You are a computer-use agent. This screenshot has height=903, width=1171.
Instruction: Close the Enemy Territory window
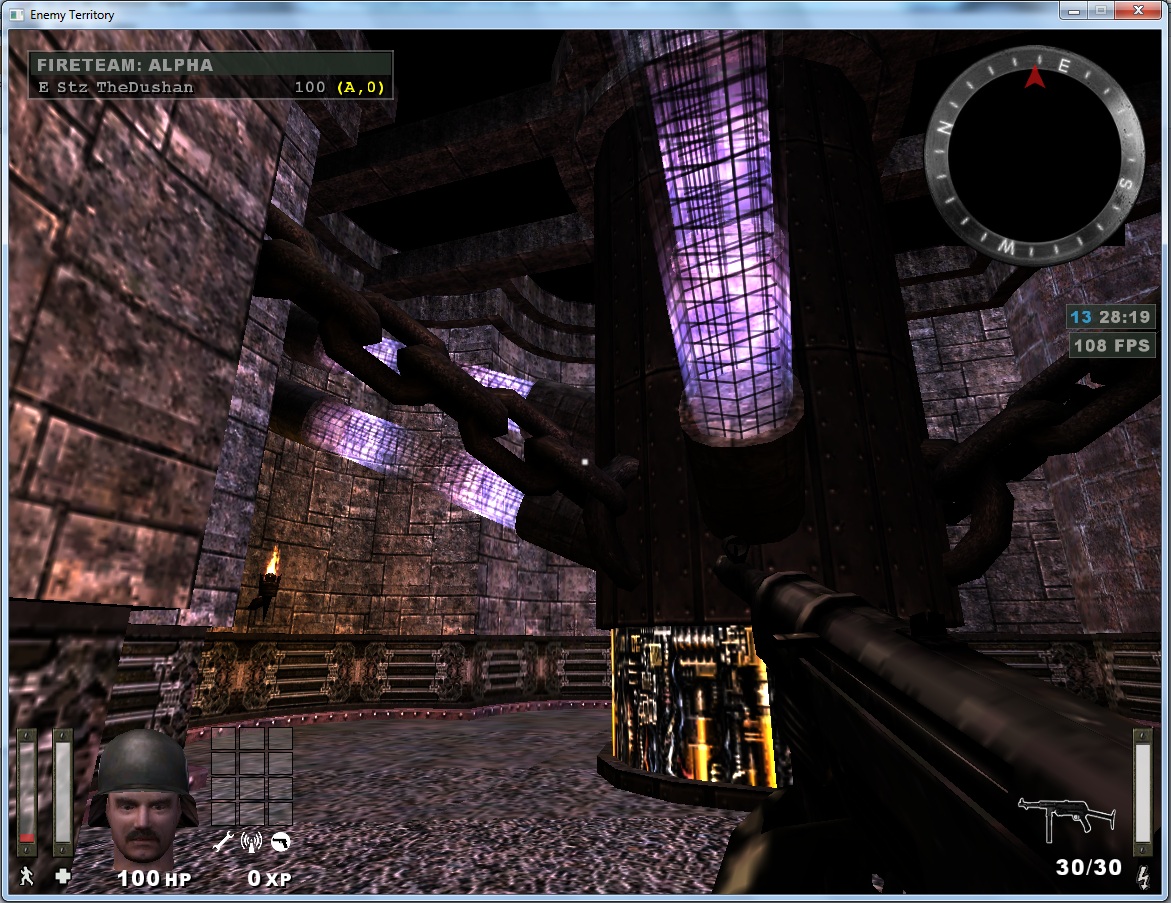click(1139, 11)
